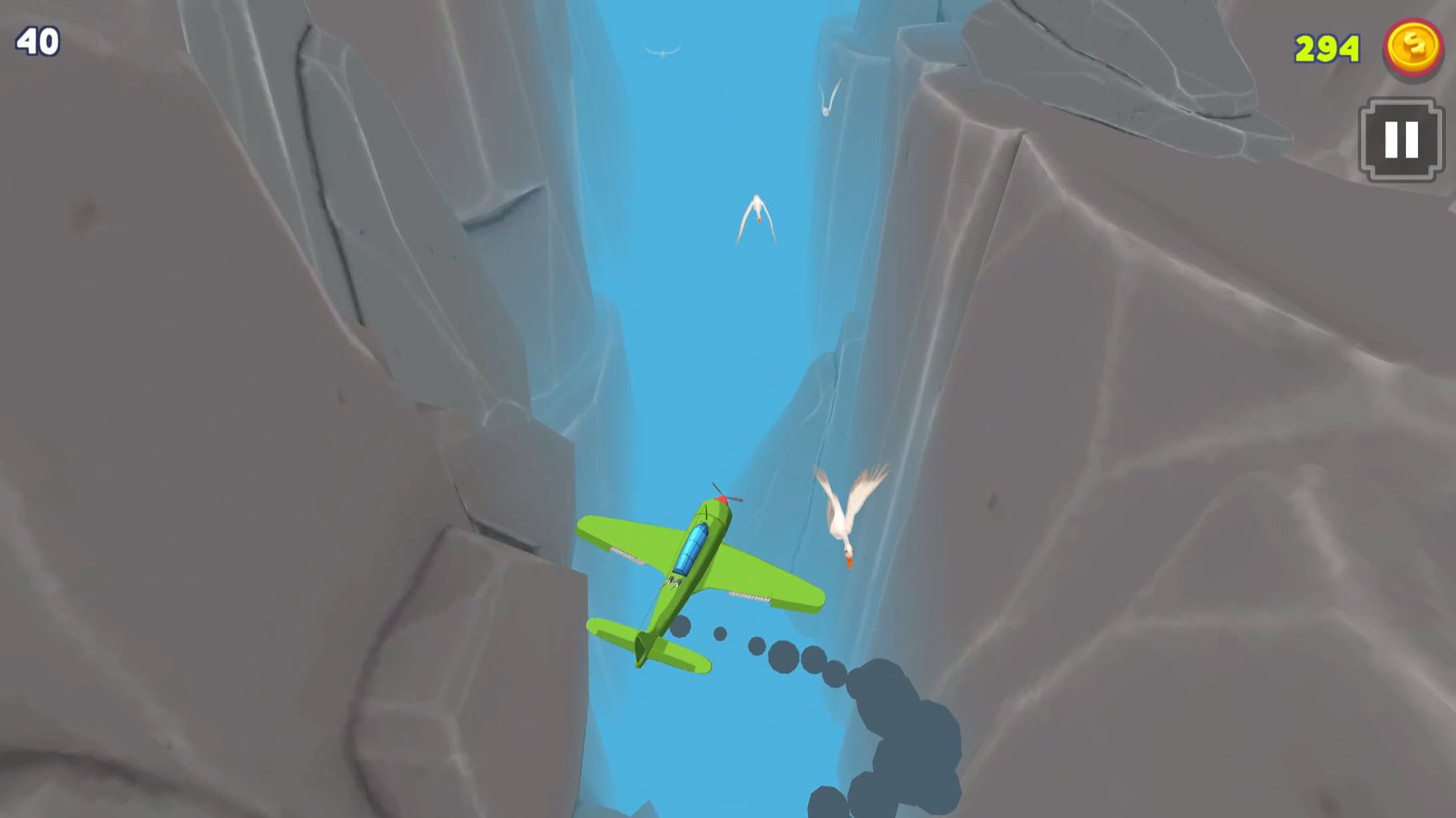The height and width of the screenshot is (818, 1456).
Task: Click the score number 40
Action: click(x=37, y=41)
